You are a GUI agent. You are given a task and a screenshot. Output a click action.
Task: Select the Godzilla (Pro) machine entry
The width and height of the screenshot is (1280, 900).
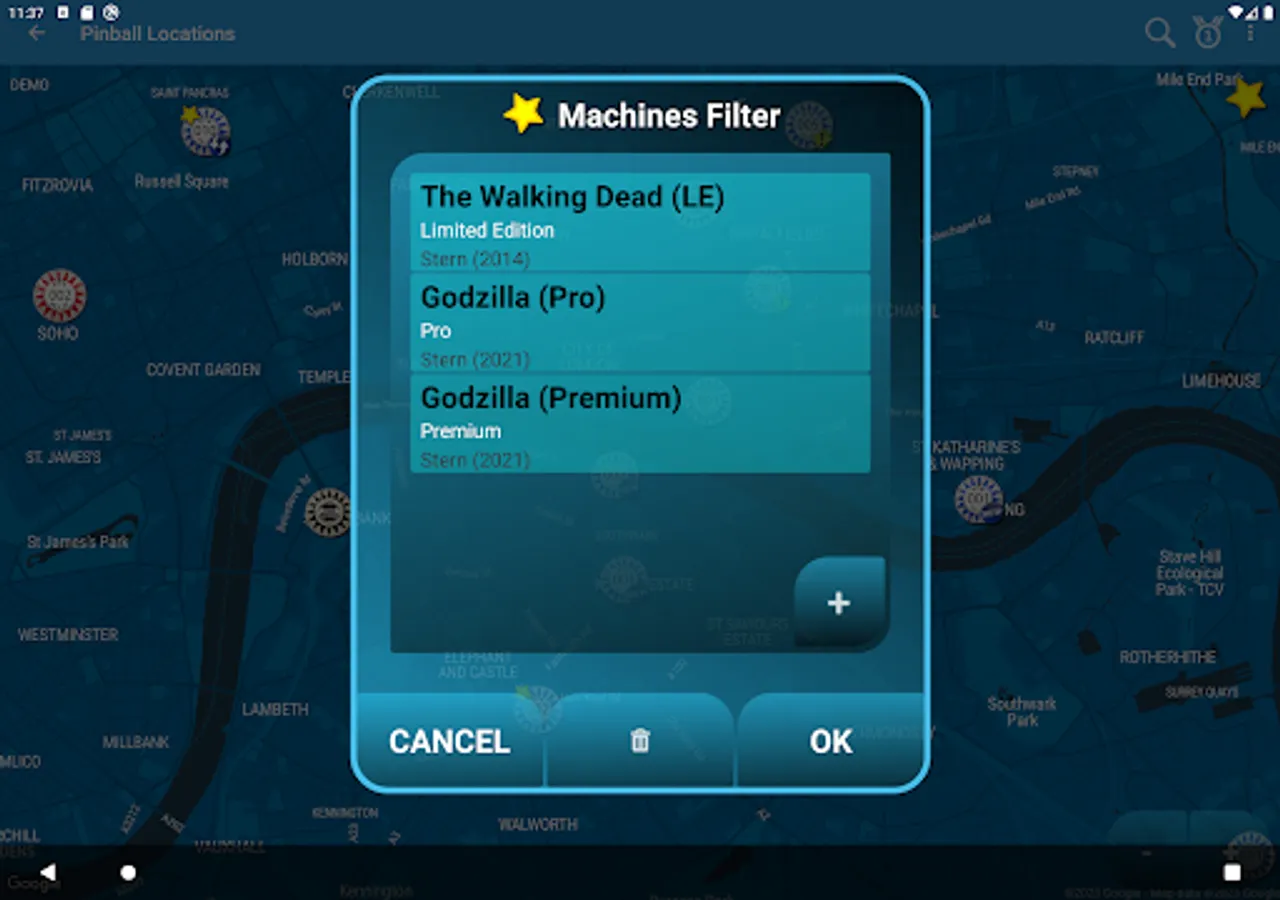(x=640, y=322)
